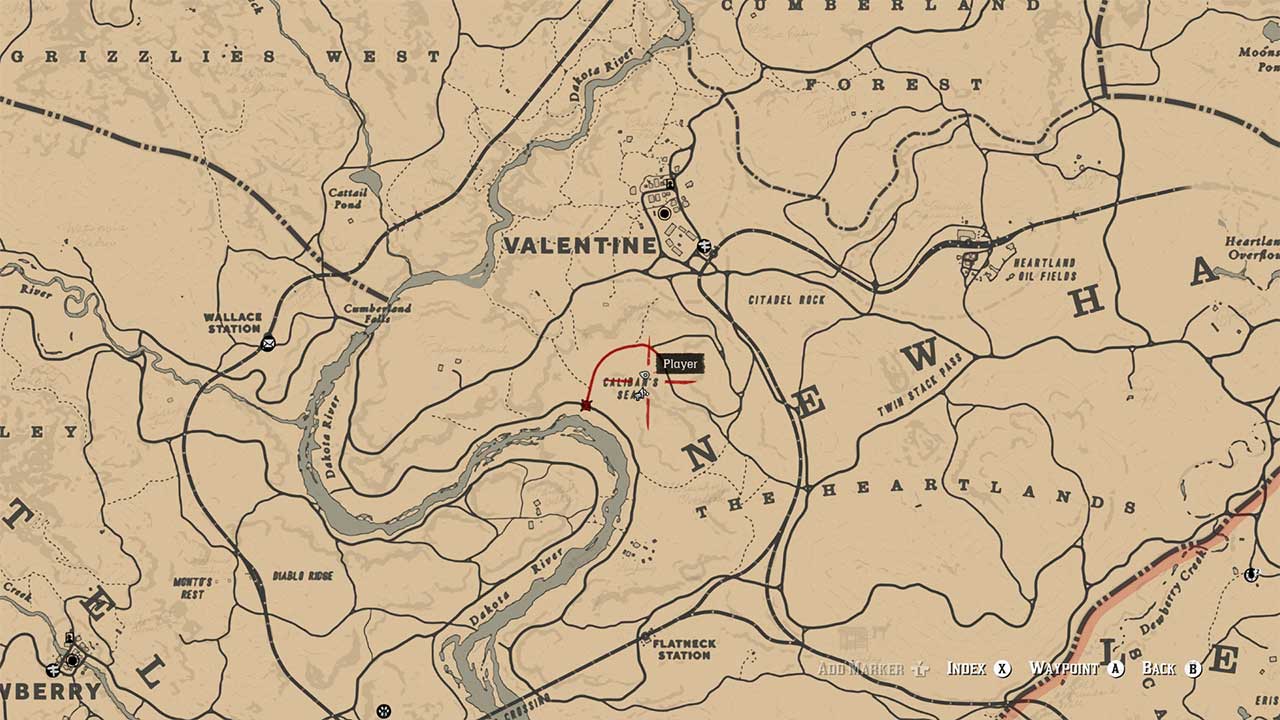Viewport: 1280px width, 720px height.
Task: Select the Flatneck Station marker dot
Action: tap(644, 636)
